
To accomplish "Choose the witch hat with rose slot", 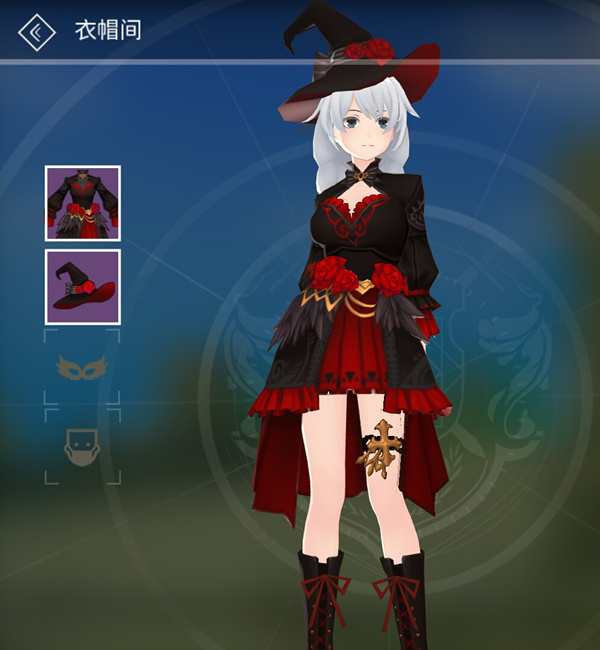I will click(x=82, y=286).
